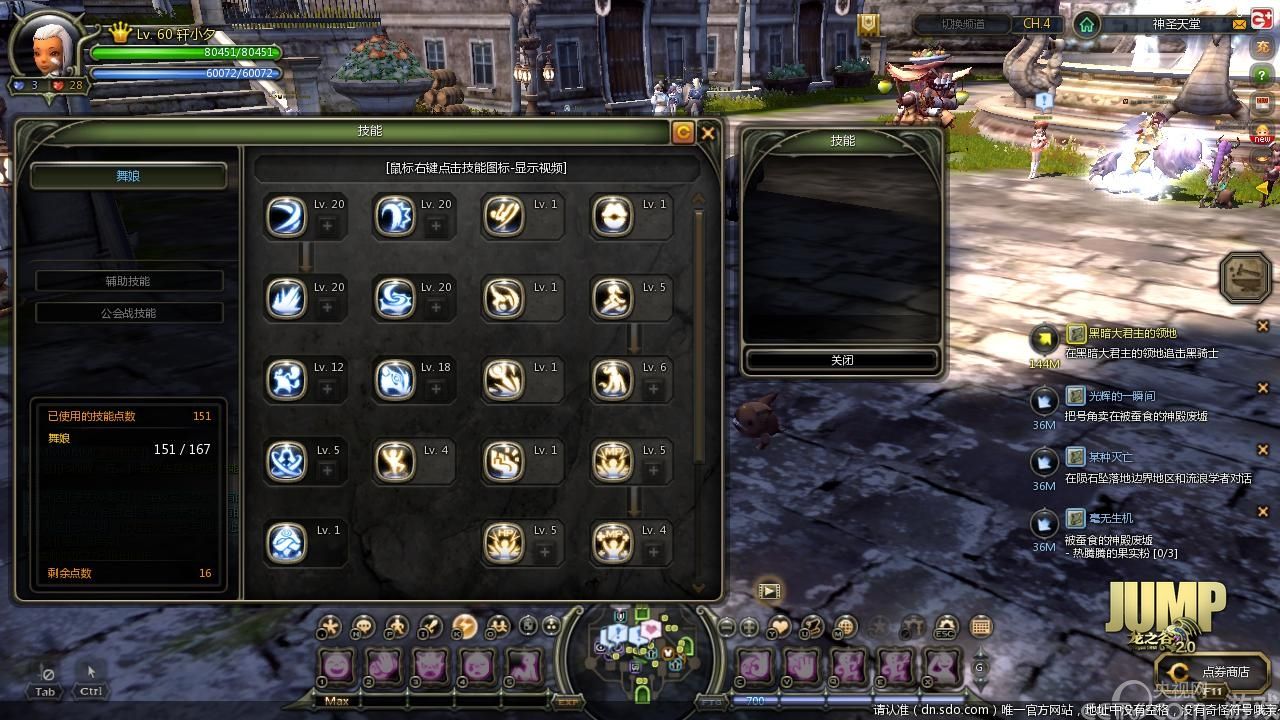
Task: Open the 辅助技能 section
Action: tap(128, 281)
